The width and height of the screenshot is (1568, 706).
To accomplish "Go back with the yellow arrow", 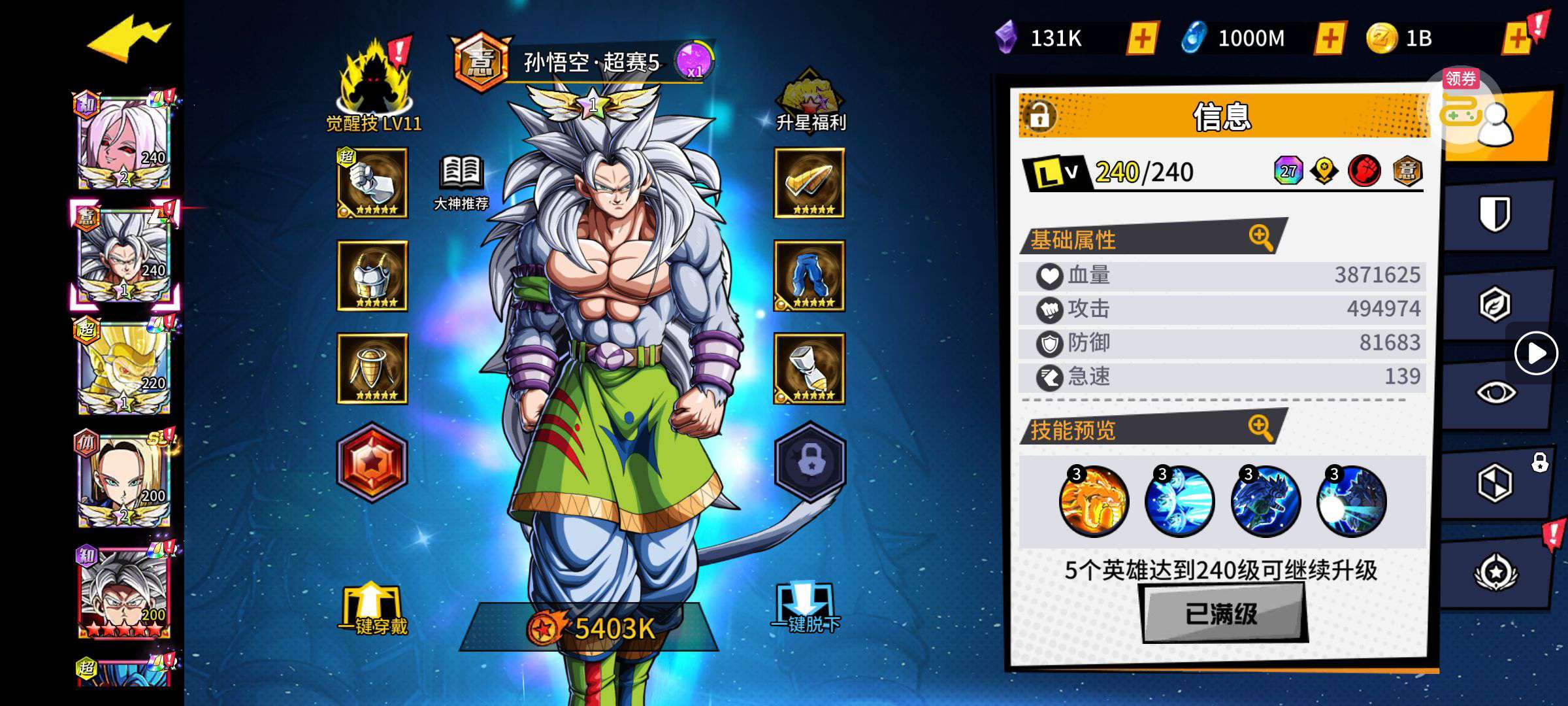I will click(129, 39).
